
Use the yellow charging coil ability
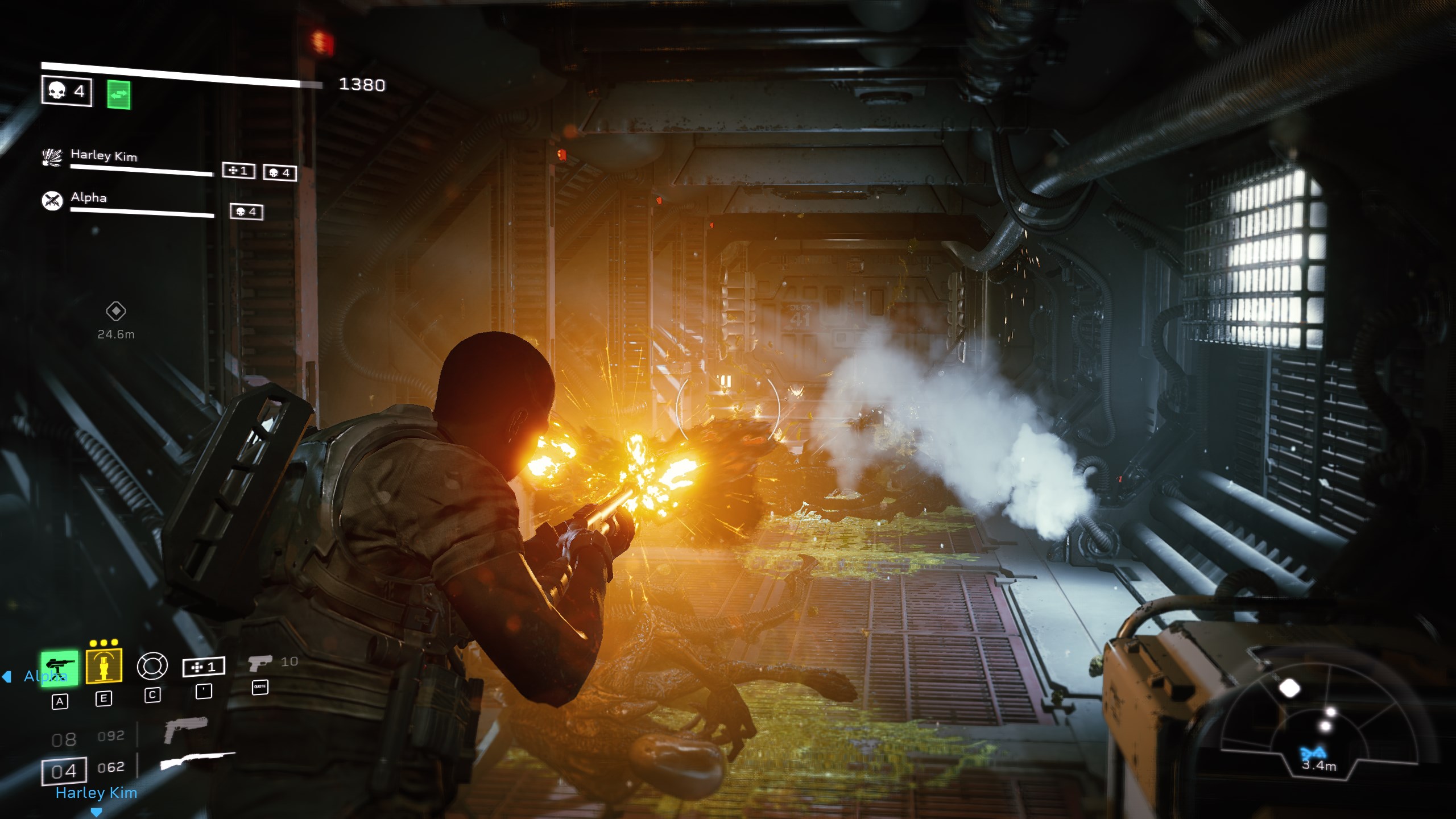tap(104, 665)
